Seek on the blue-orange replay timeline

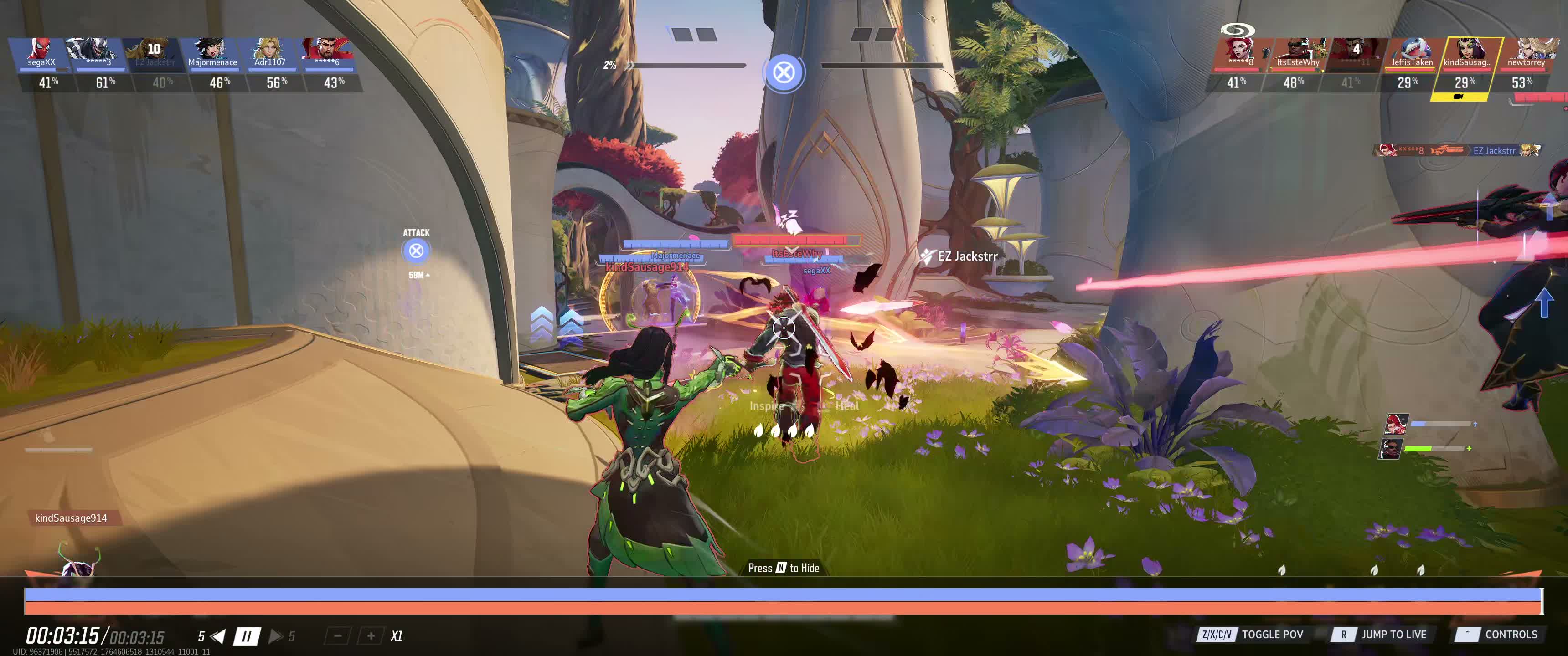[x=783, y=600]
